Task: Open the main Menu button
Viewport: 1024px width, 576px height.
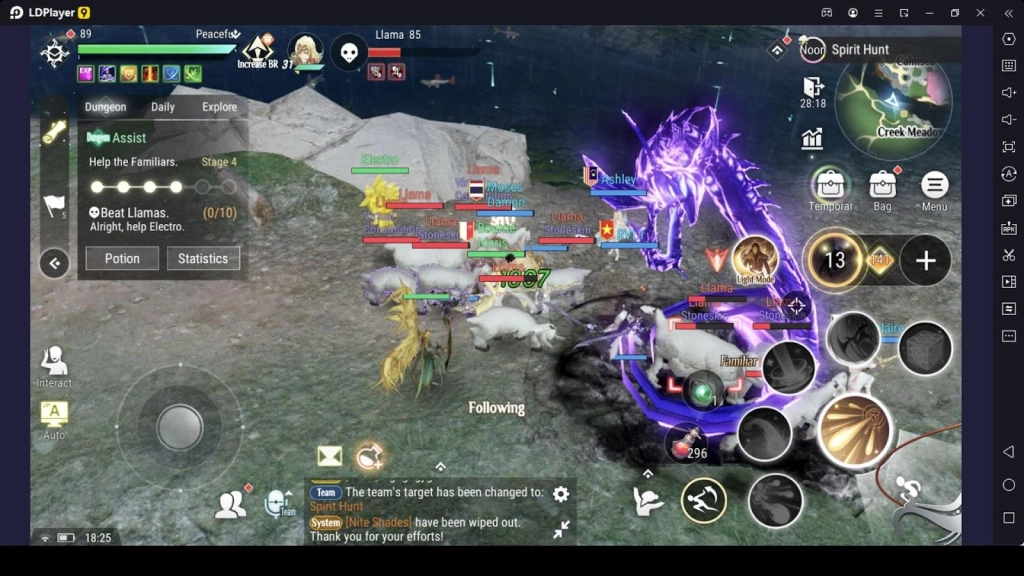Action: 934,187
